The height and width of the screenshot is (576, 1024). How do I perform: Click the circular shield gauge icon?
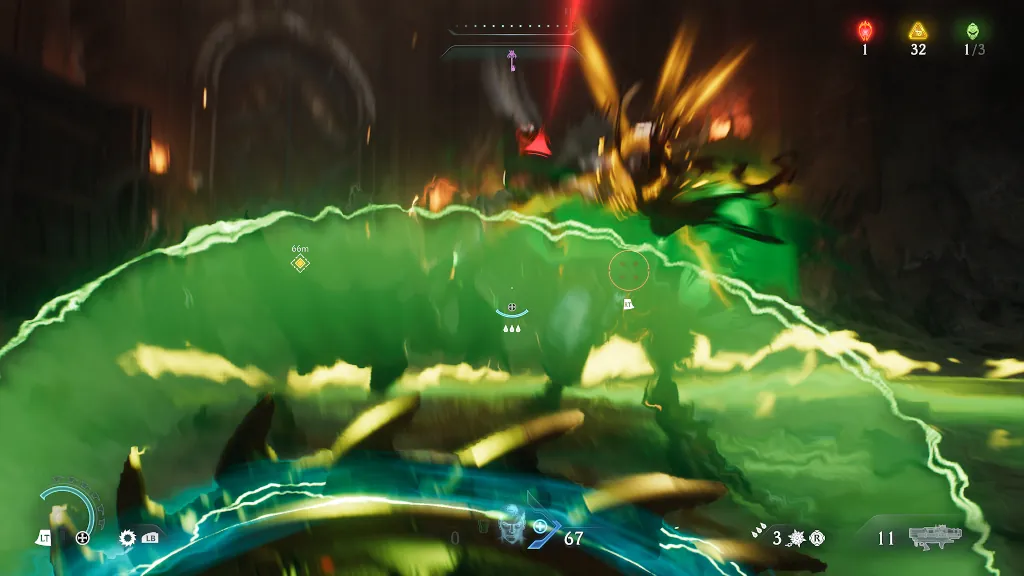(69, 511)
